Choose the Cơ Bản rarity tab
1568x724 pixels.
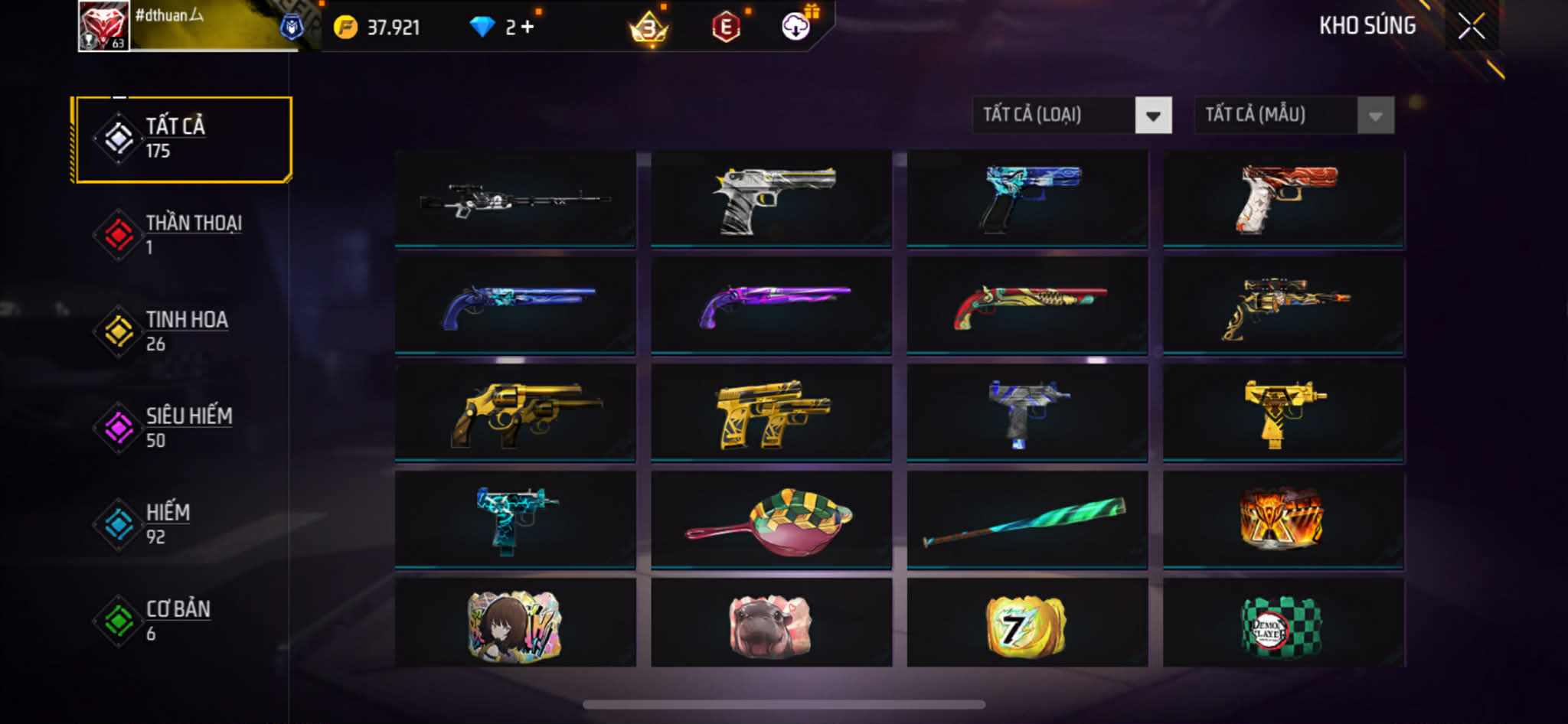click(182, 621)
